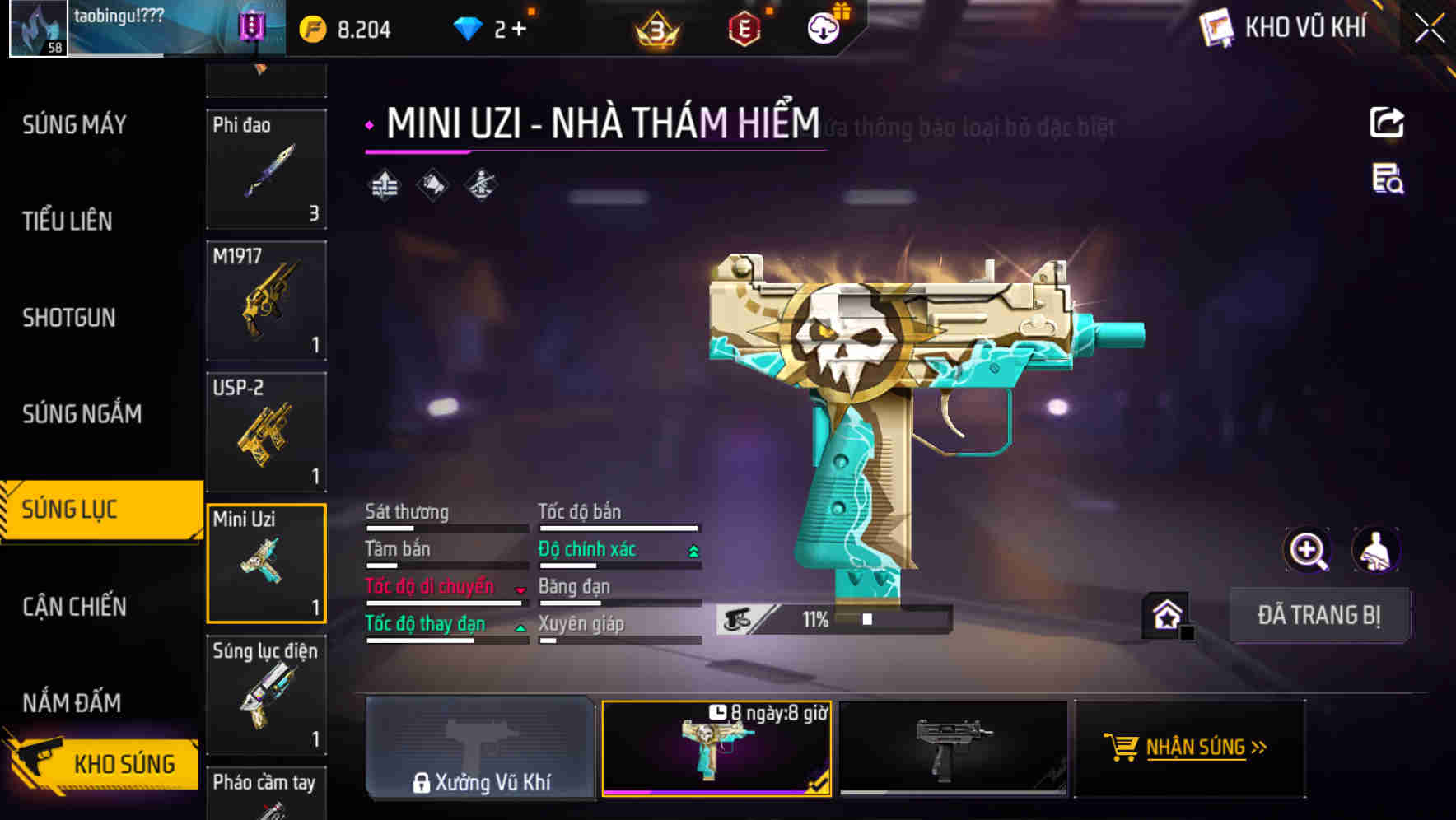1456x820 pixels.
Task: Select the Mini Uzi inventory thumbnail
Action: tap(267, 562)
